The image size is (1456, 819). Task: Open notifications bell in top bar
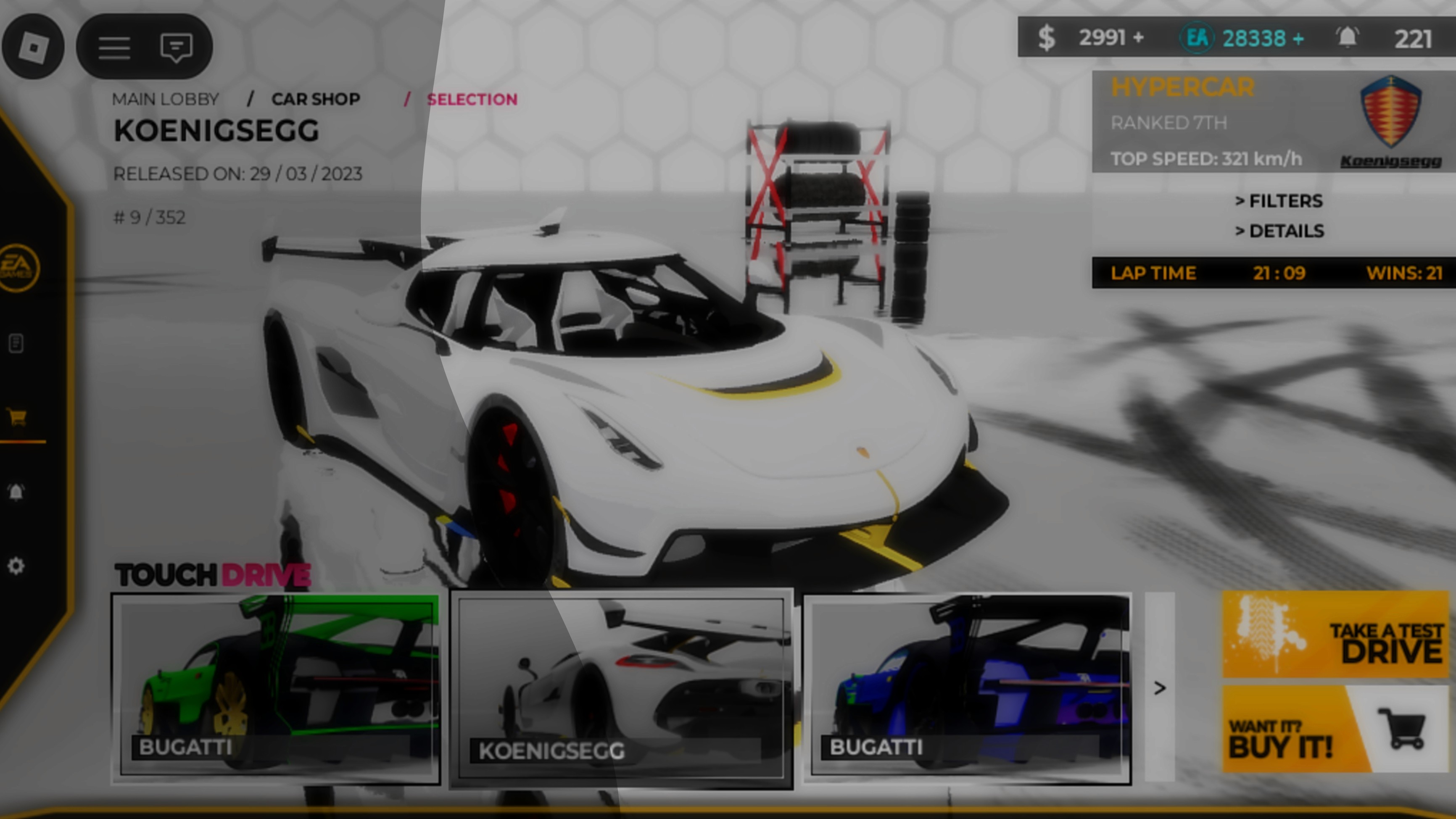tap(1348, 38)
